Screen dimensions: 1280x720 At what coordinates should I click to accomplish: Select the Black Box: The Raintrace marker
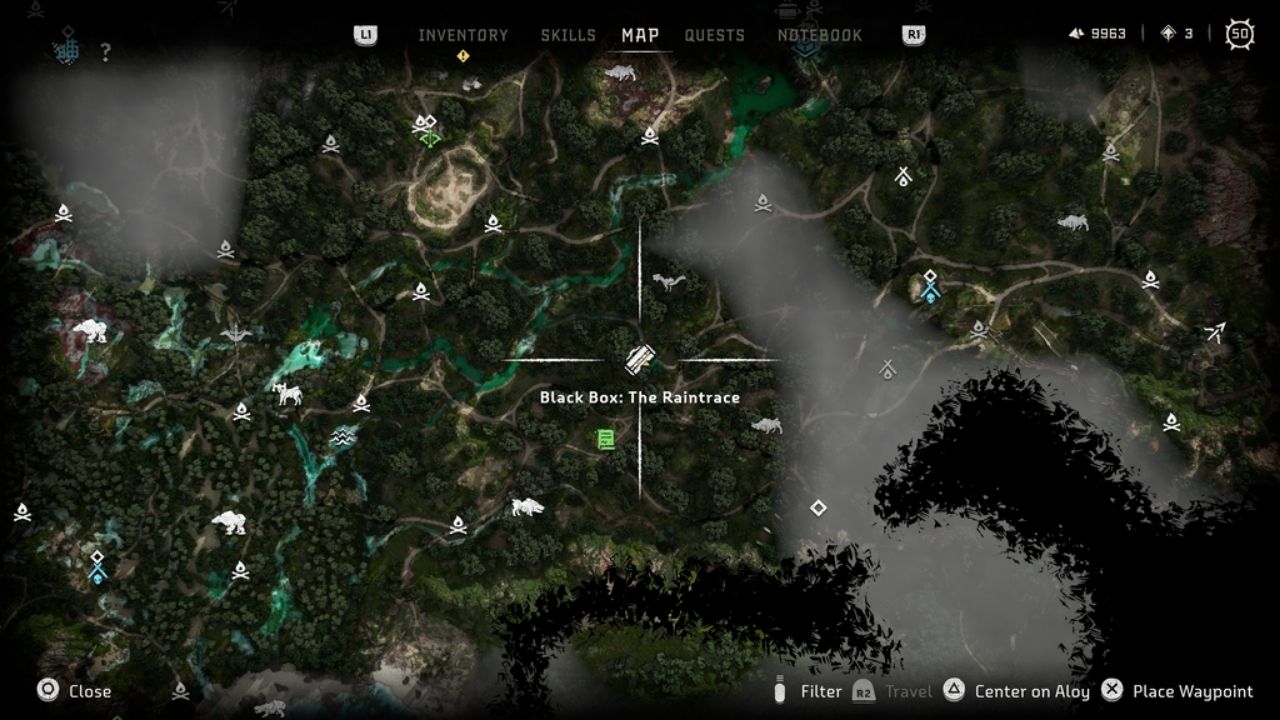pyautogui.click(x=640, y=360)
